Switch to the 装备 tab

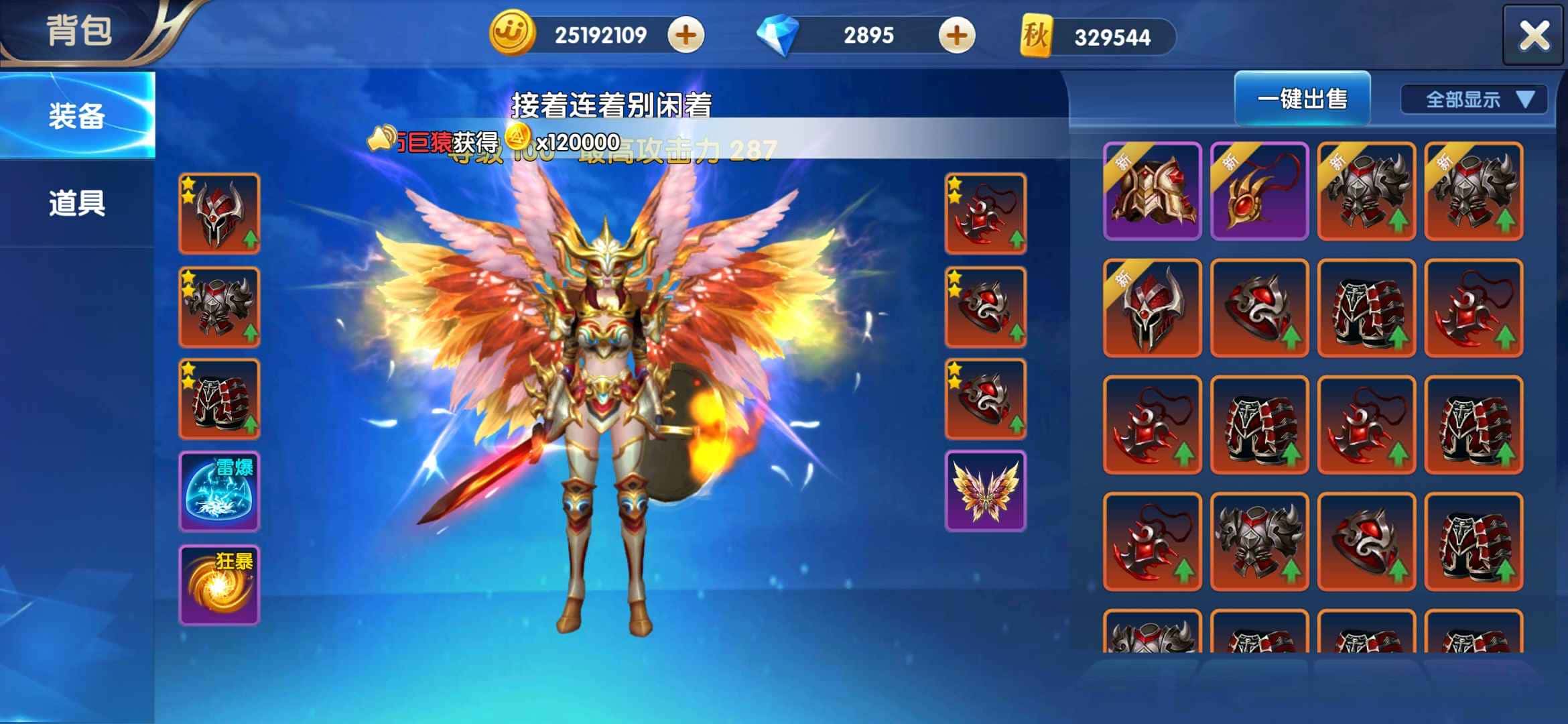77,115
